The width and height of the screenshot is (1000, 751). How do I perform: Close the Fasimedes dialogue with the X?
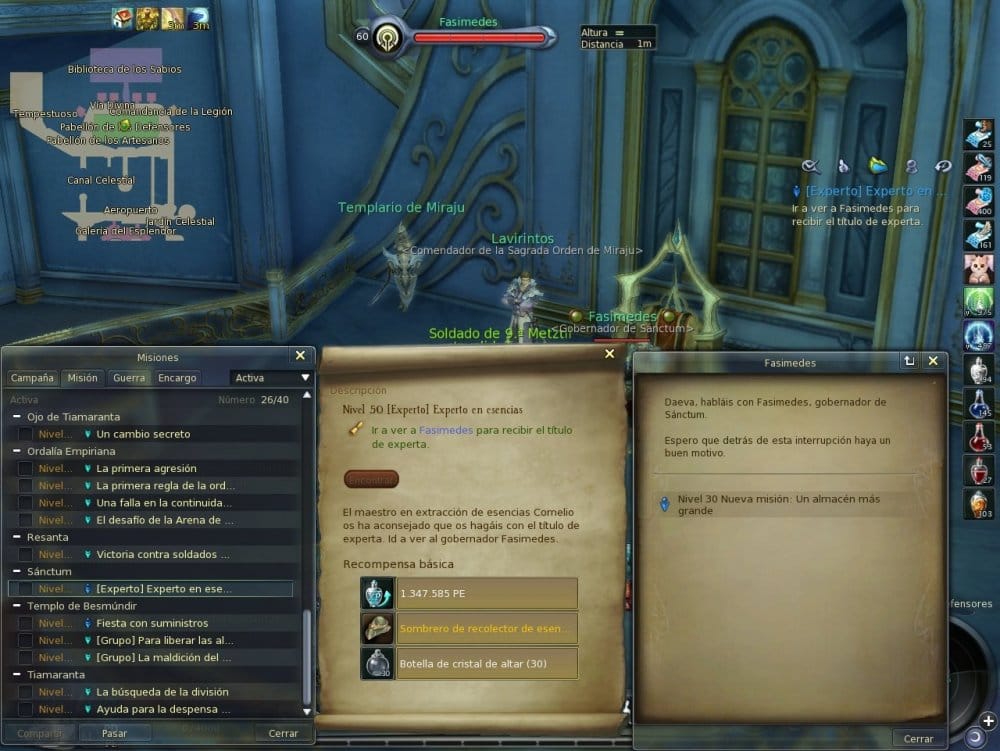coord(932,361)
